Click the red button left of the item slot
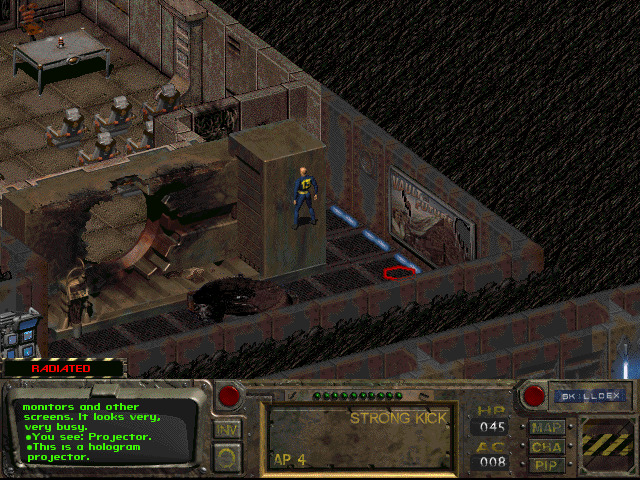640x480 pixels. point(230,395)
